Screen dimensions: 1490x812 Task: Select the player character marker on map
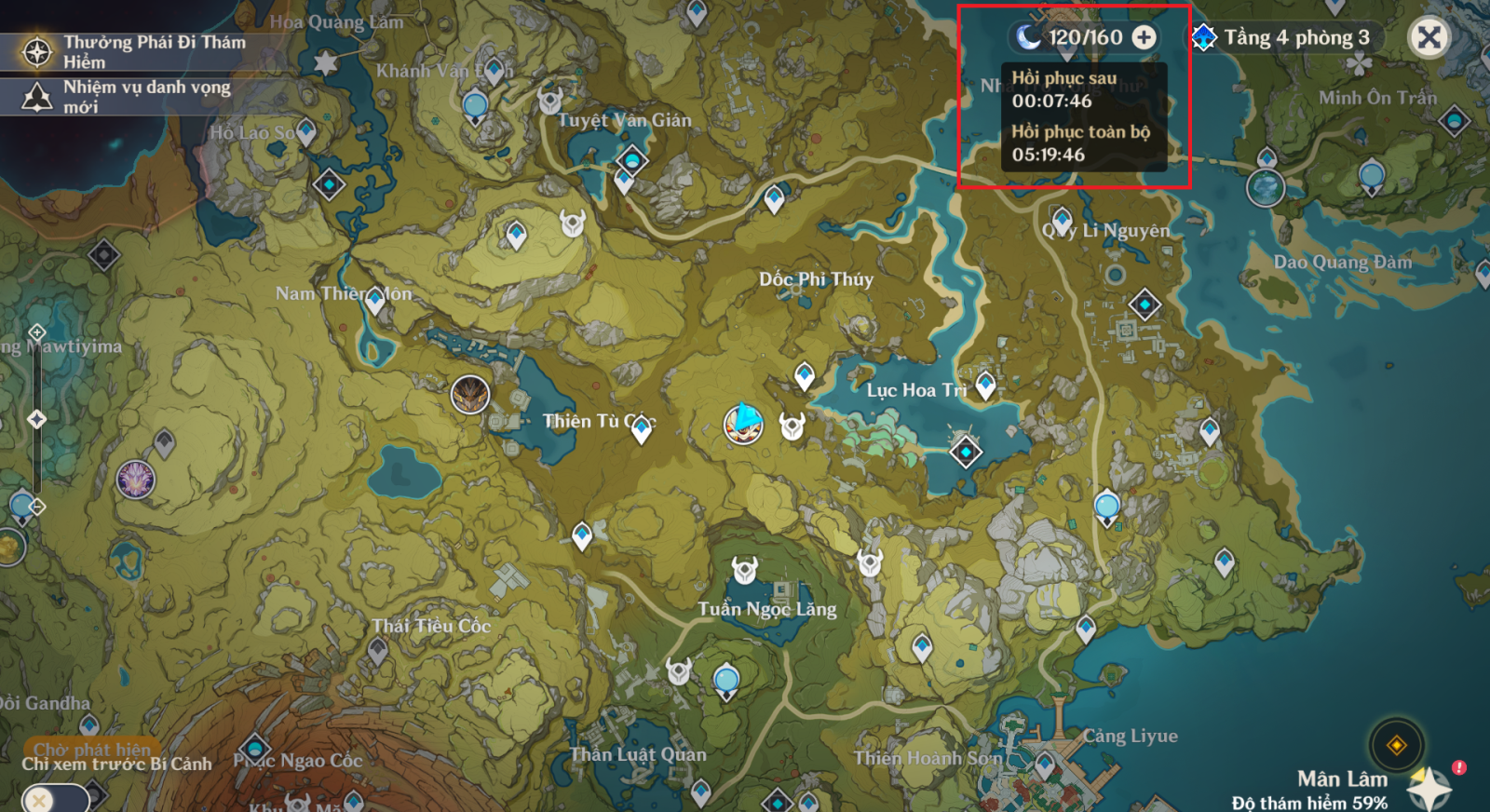tap(743, 425)
